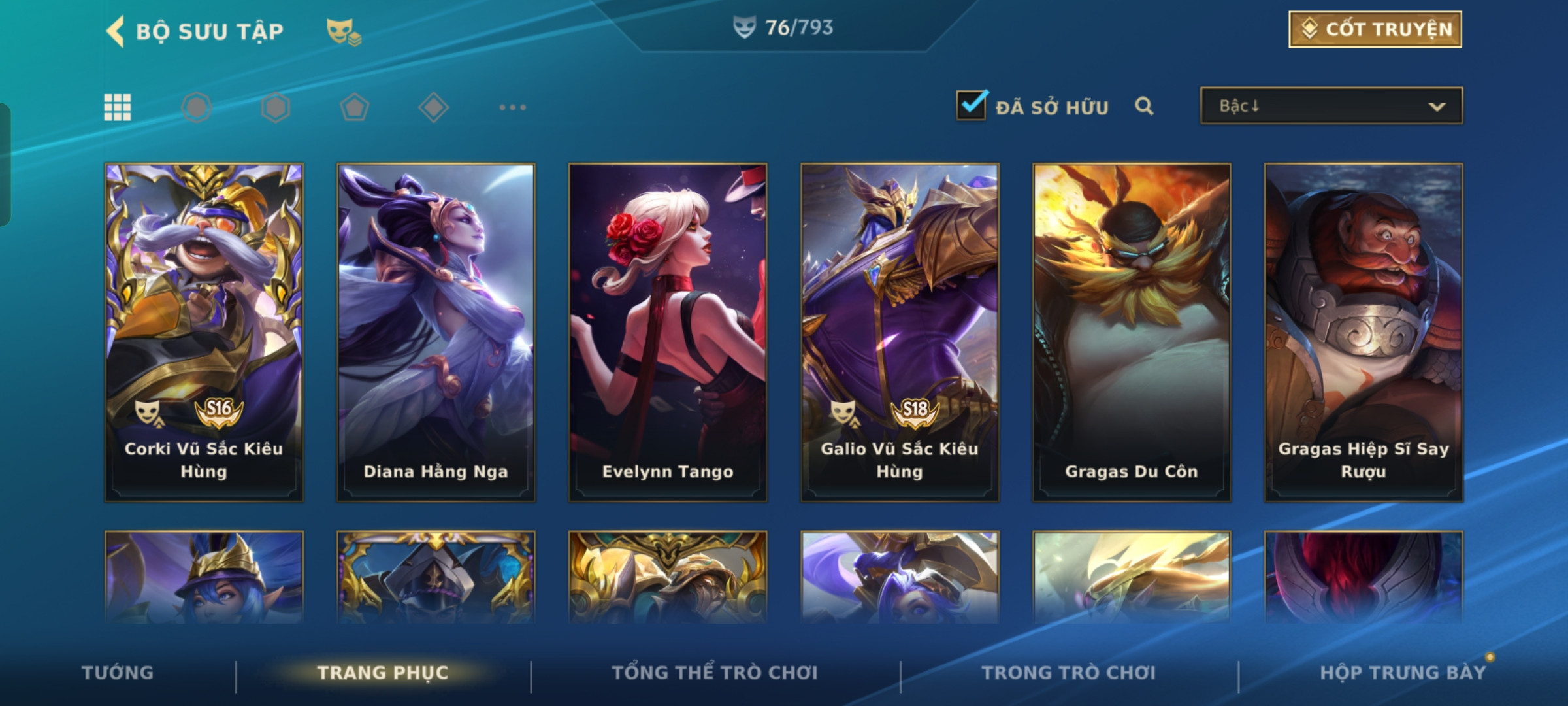Select Corki Vũ Sắc Kiêu Hùng skin
Image resolution: width=1568 pixels, height=706 pixels.
point(204,332)
